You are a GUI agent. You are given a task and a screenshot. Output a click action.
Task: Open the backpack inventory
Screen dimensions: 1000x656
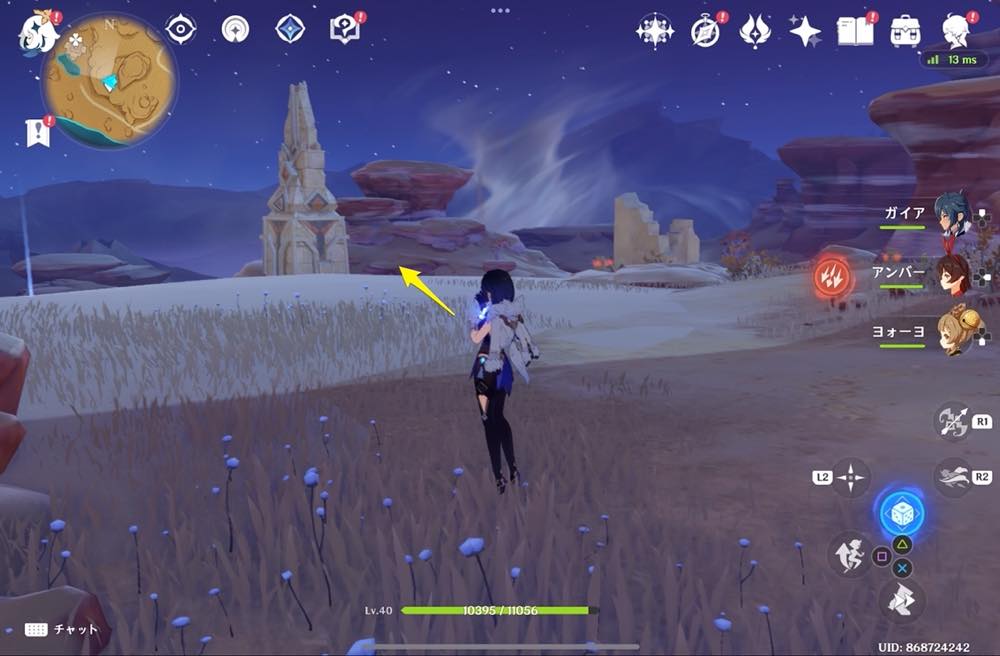pyautogui.click(x=906, y=32)
